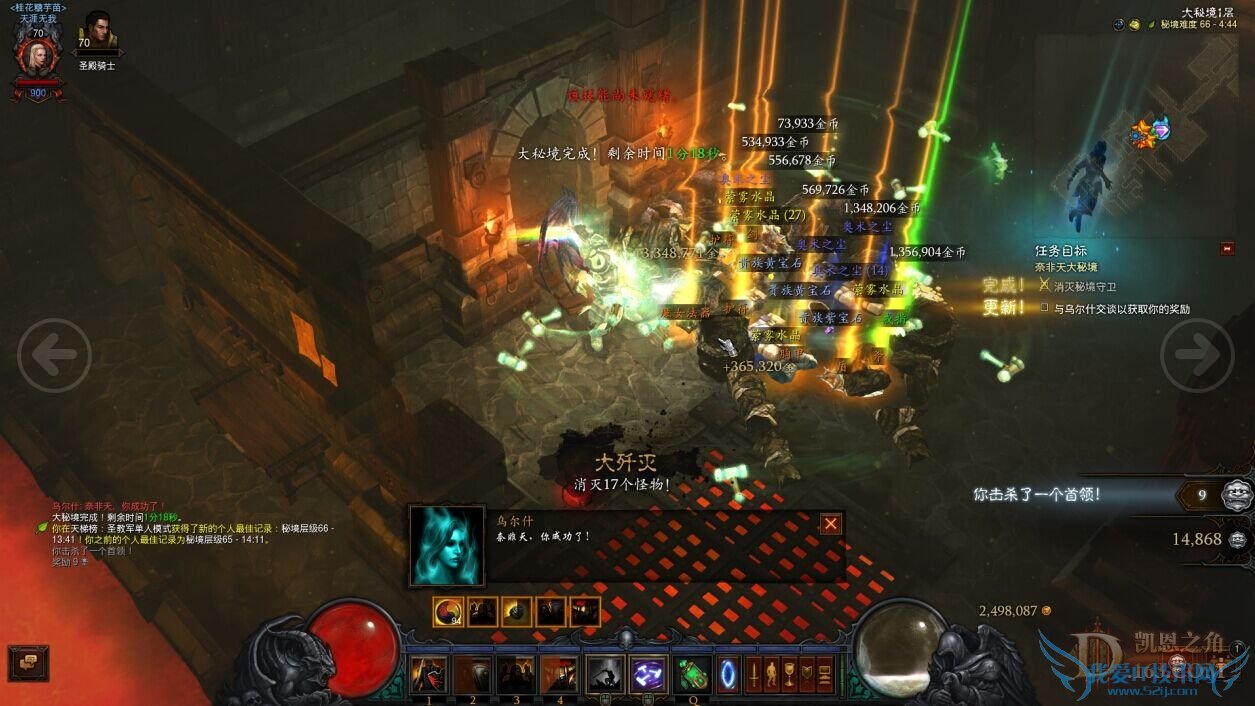
Task: Click the swirling buff icon showing 94
Action: (x=448, y=611)
